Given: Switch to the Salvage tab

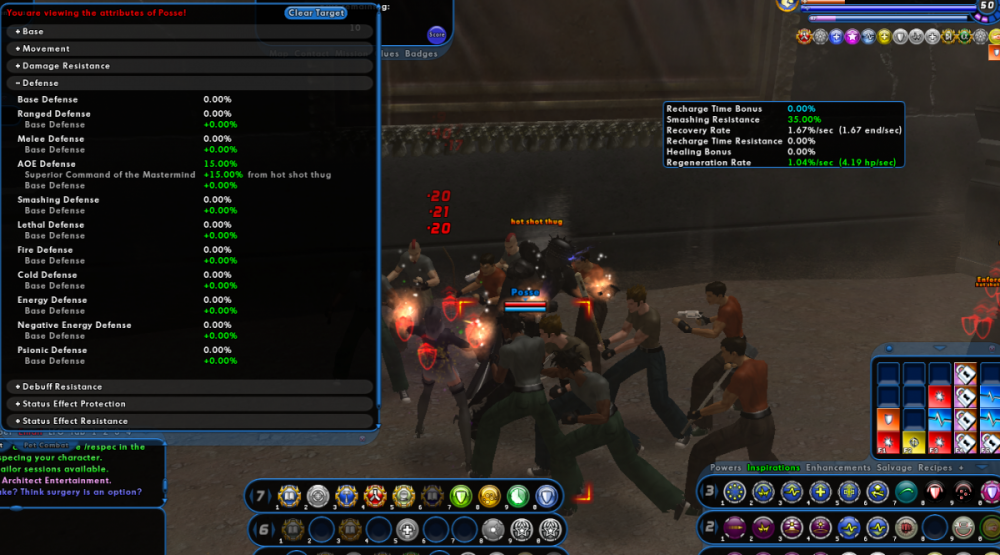Looking at the screenshot, I should click(894, 467).
